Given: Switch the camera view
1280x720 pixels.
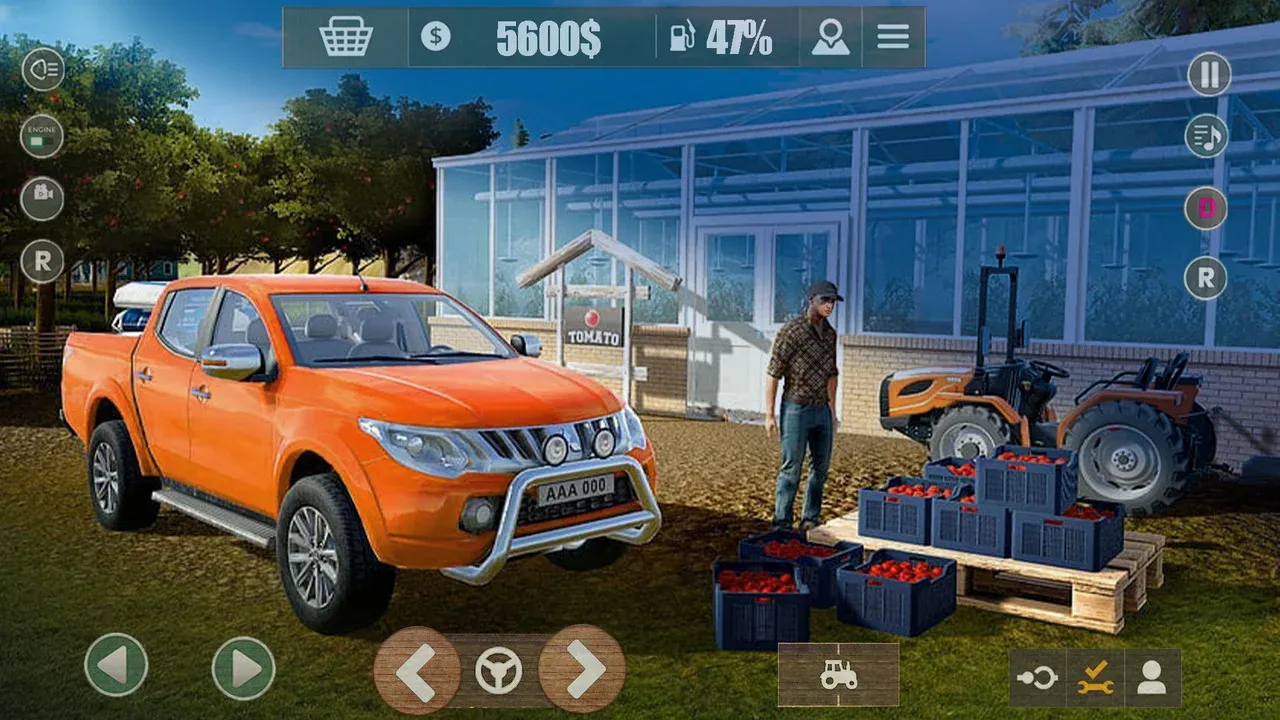Looking at the screenshot, I should [42, 198].
